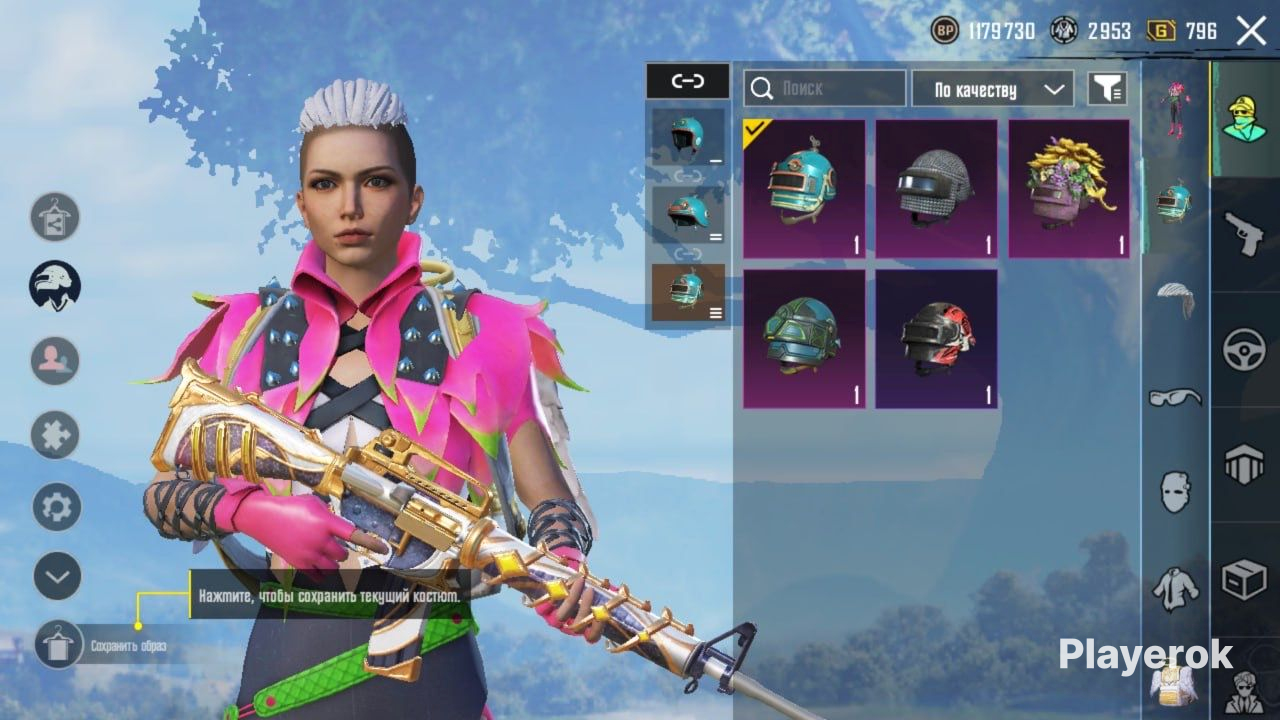Image resolution: width=1280 pixels, height=720 pixels.
Task: Open the puzzle piece icon
Action: [55, 435]
